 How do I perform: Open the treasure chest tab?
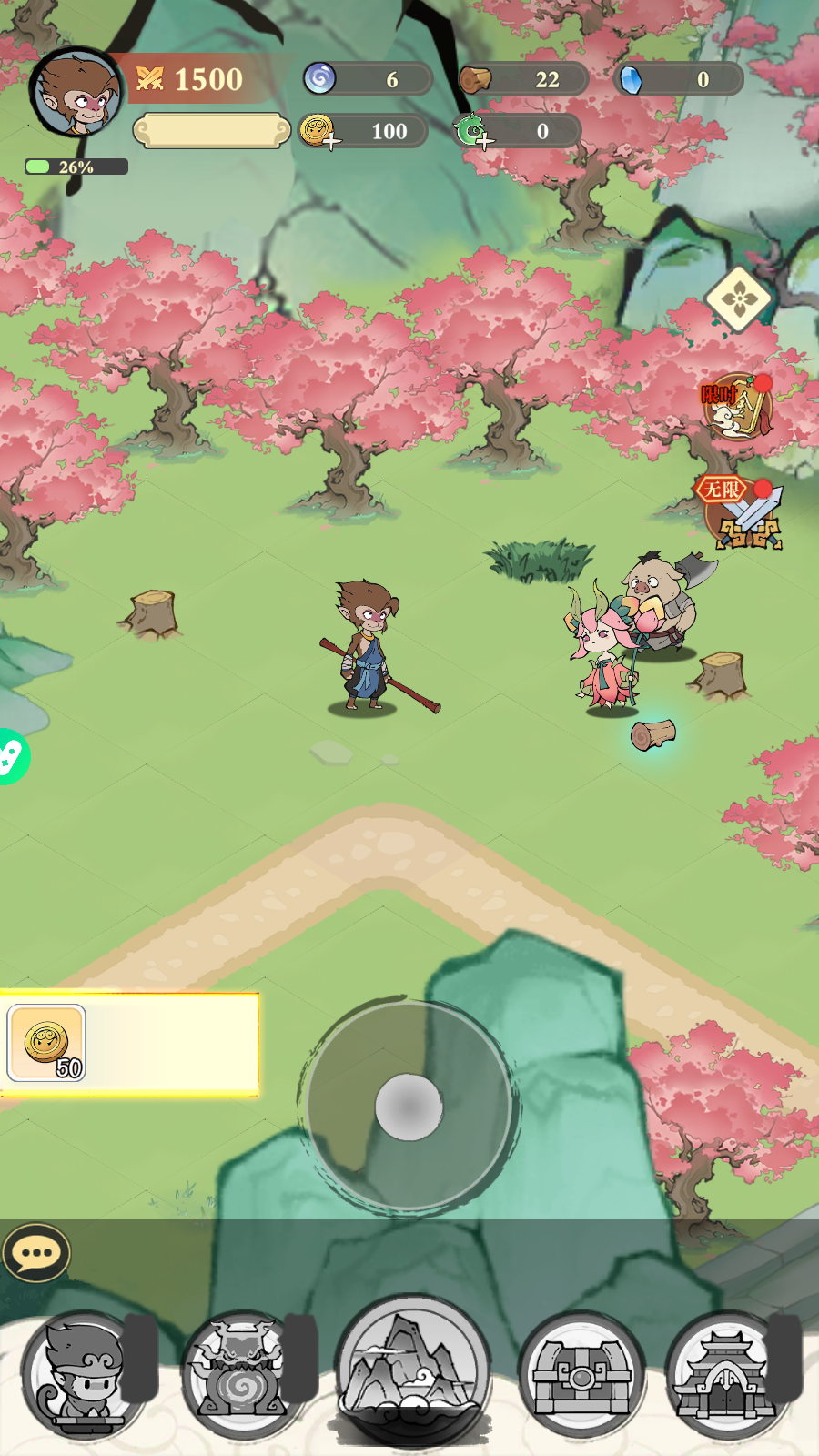pos(581,1374)
